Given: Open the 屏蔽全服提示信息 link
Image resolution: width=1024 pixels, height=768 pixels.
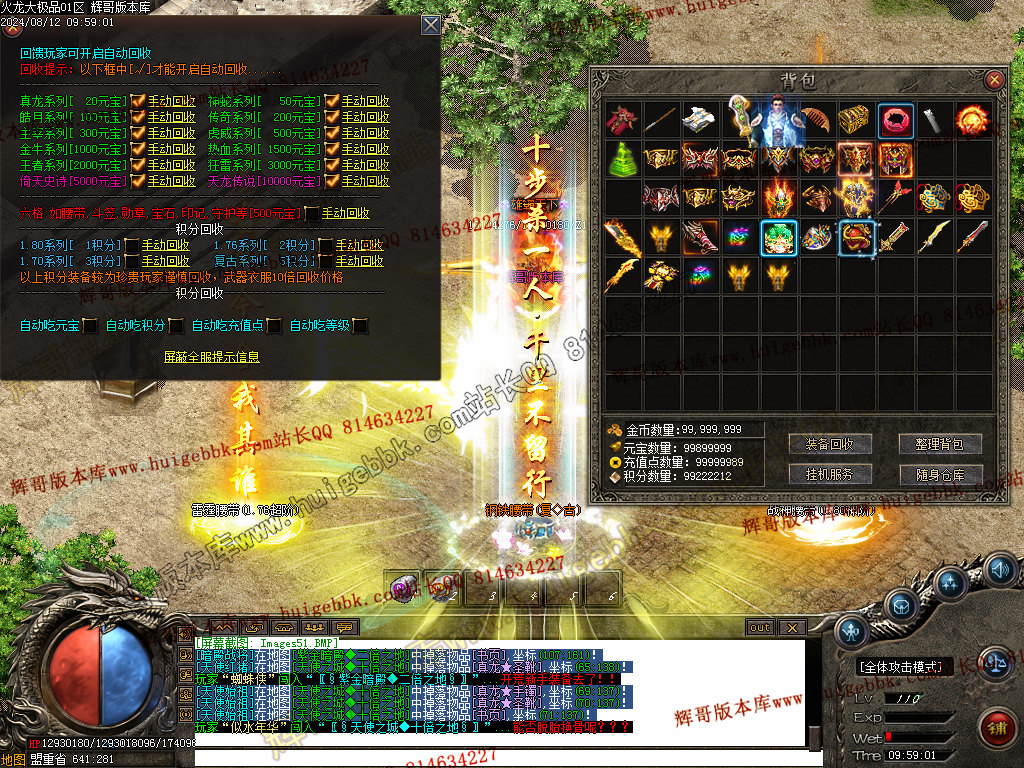Looking at the screenshot, I should tap(212, 356).
